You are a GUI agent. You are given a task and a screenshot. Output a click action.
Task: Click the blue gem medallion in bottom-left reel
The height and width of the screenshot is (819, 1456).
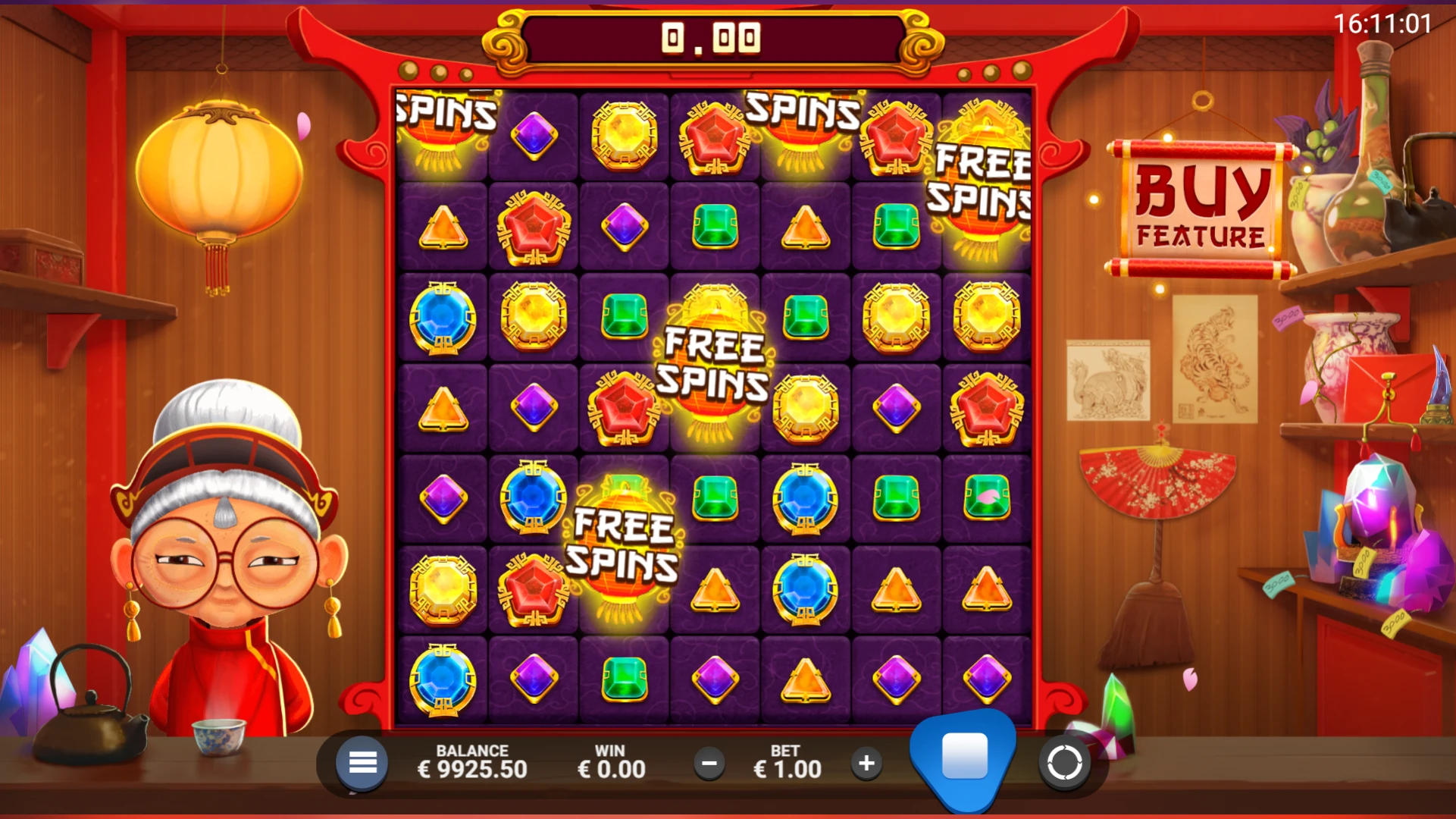click(x=443, y=680)
